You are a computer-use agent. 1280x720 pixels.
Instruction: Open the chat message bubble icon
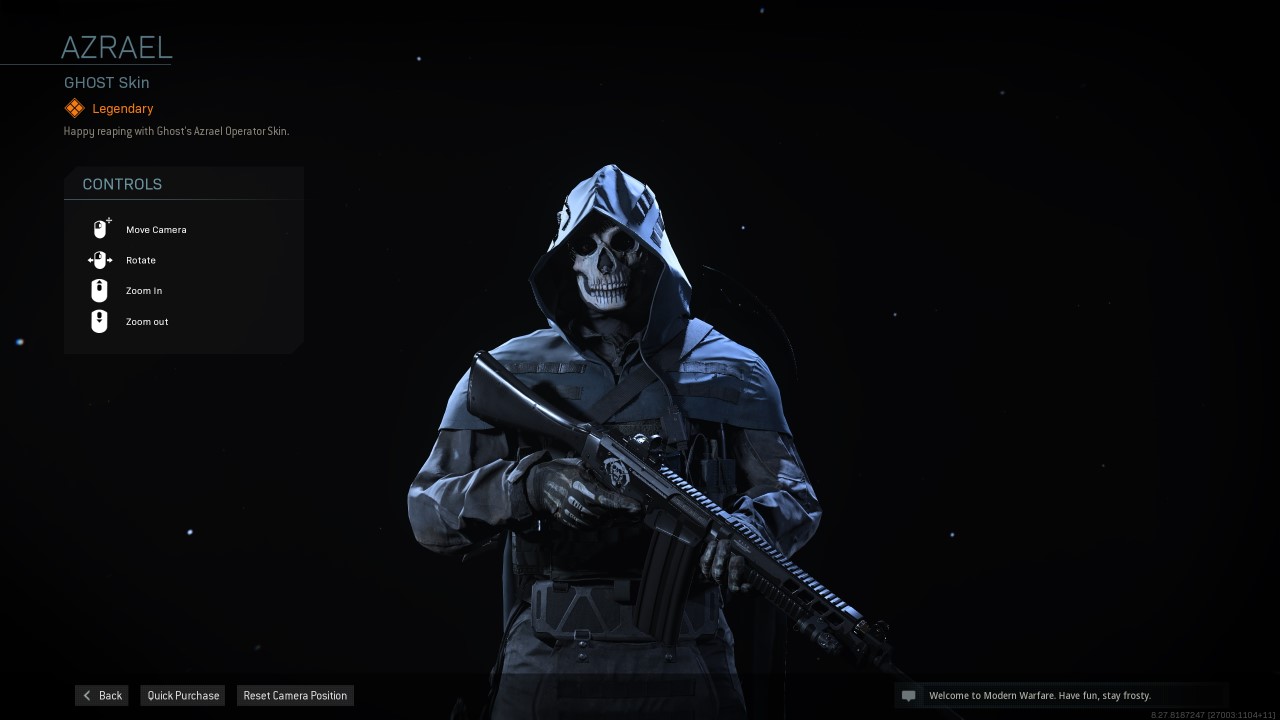pos(908,695)
